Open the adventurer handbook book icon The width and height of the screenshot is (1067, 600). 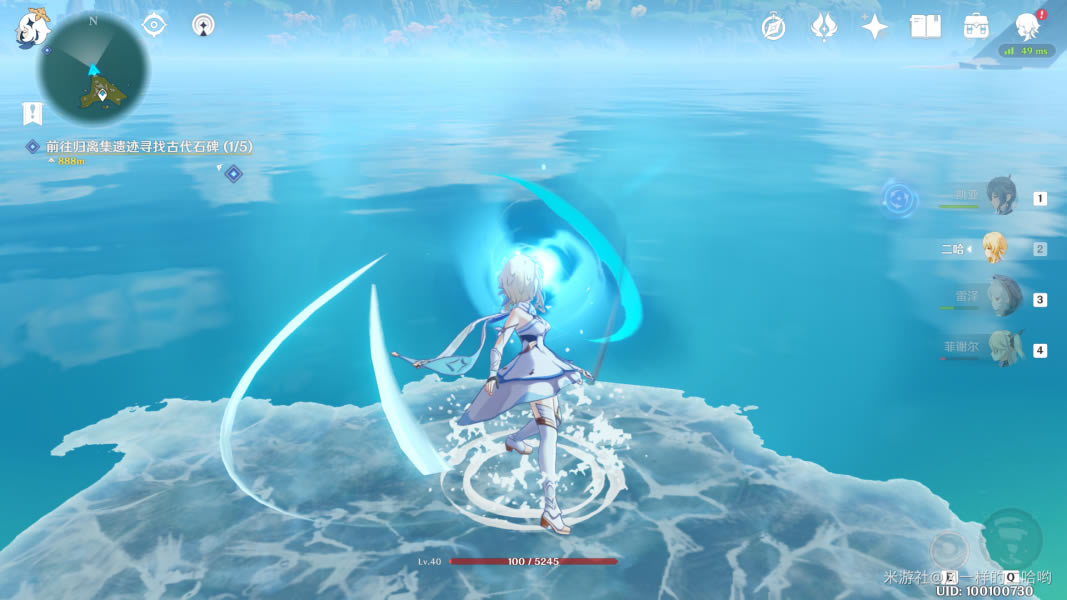click(925, 27)
